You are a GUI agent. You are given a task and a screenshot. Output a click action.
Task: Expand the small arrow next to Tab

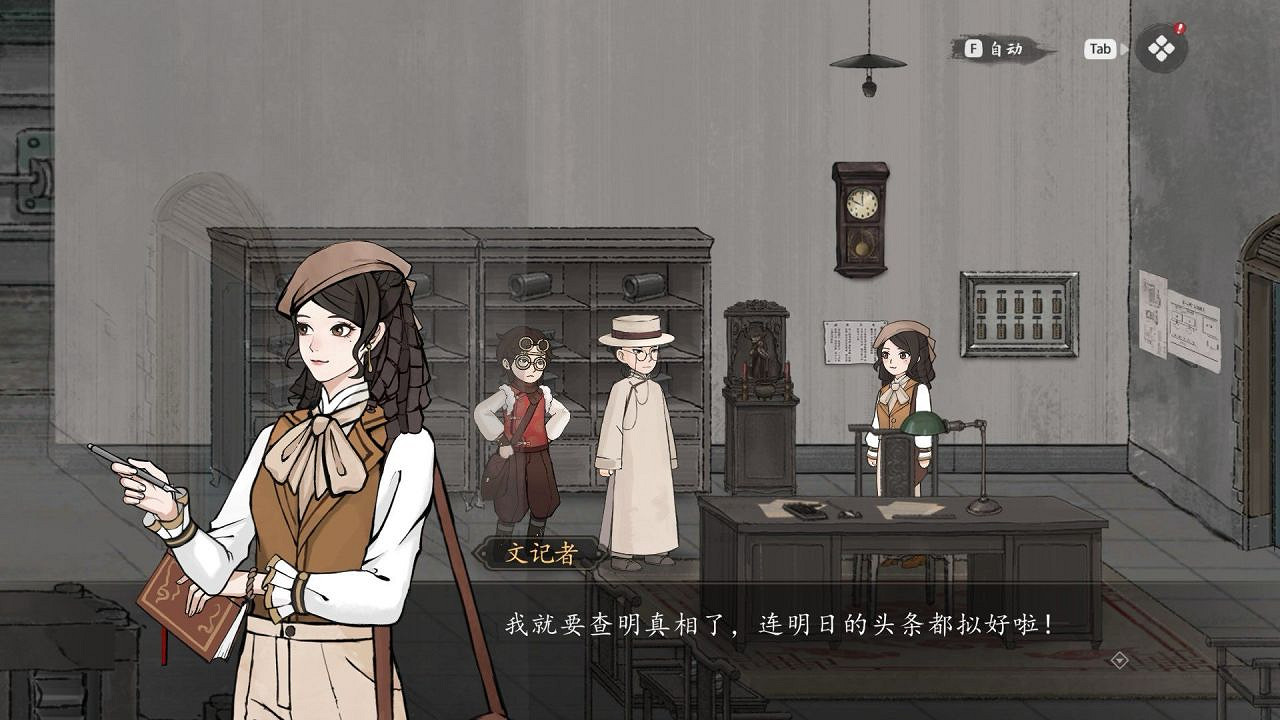(x=1125, y=48)
